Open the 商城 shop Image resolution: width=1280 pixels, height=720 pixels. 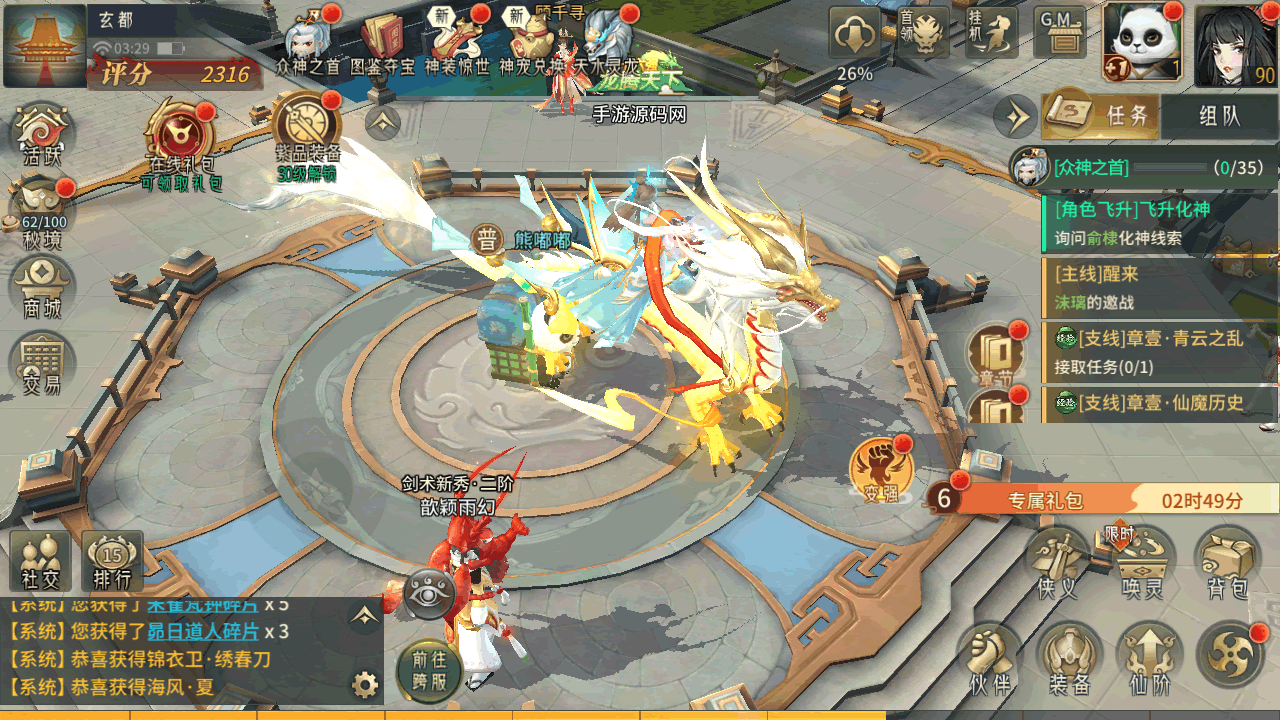pos(42,288)
